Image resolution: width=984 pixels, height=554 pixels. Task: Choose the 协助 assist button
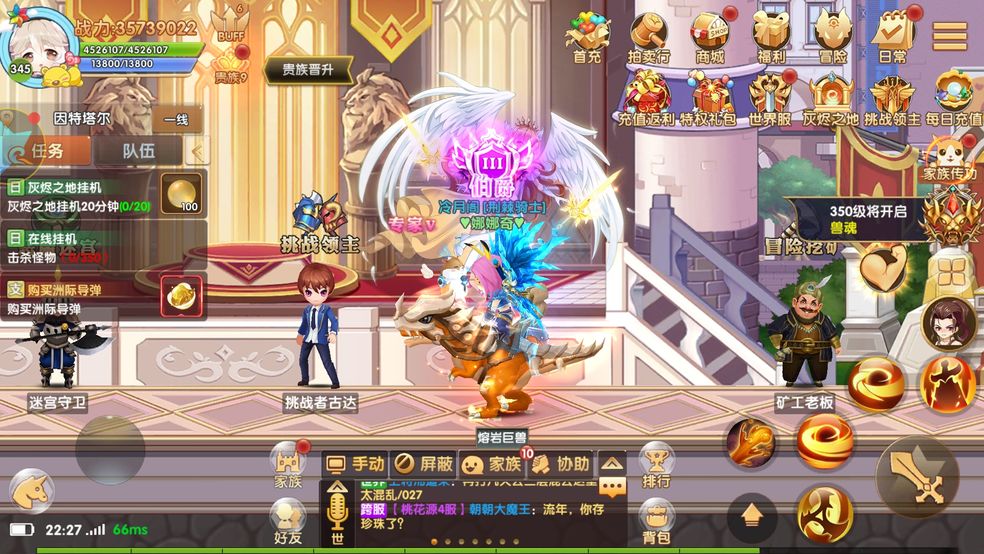tap(560, 463)
